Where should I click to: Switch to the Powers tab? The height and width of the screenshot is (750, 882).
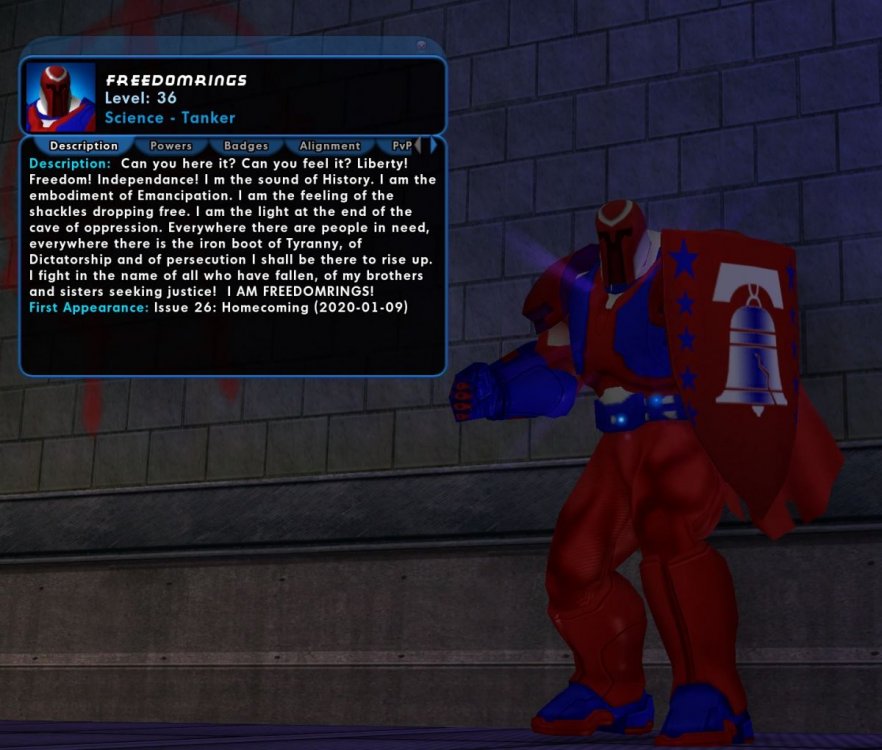pos(171,146)
